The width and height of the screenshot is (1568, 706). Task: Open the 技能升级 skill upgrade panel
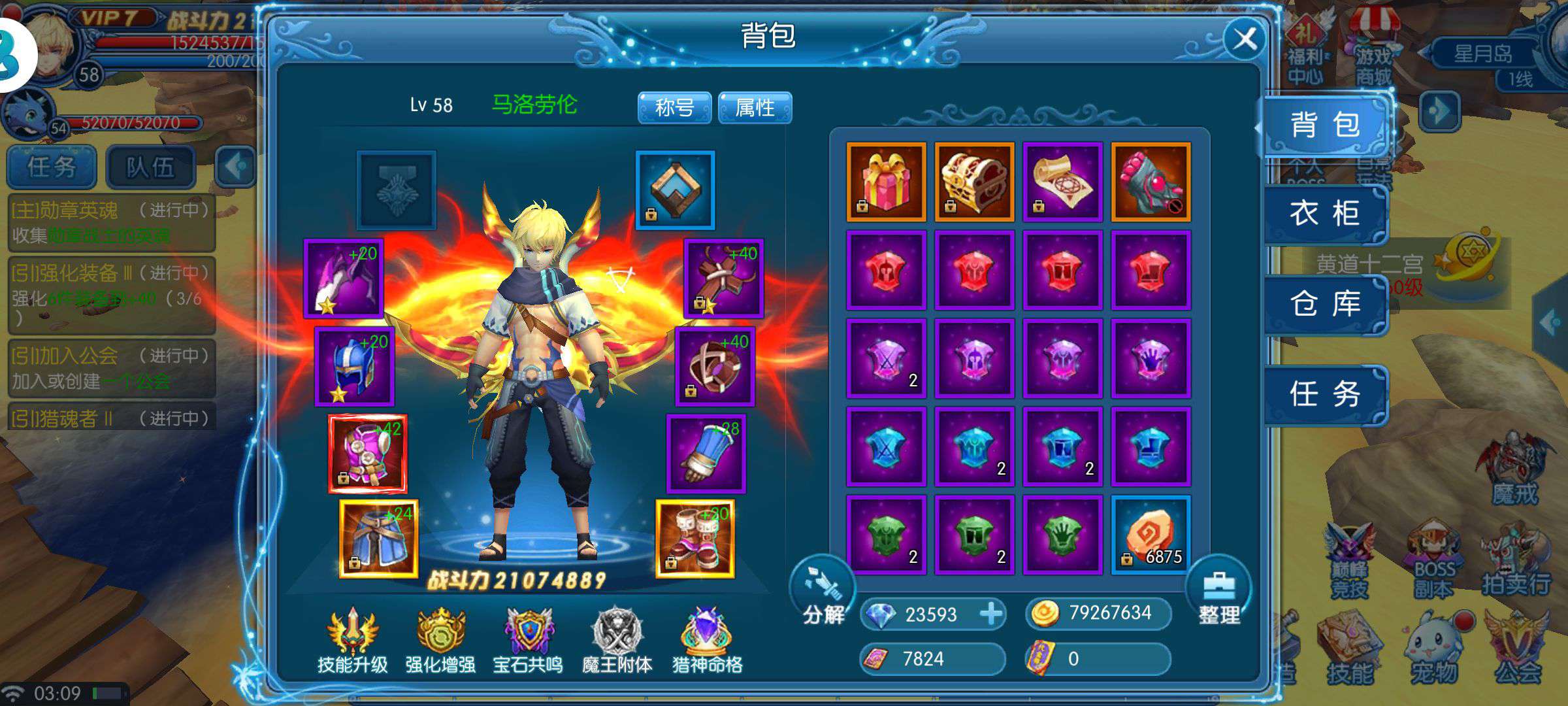coord(350,637)
